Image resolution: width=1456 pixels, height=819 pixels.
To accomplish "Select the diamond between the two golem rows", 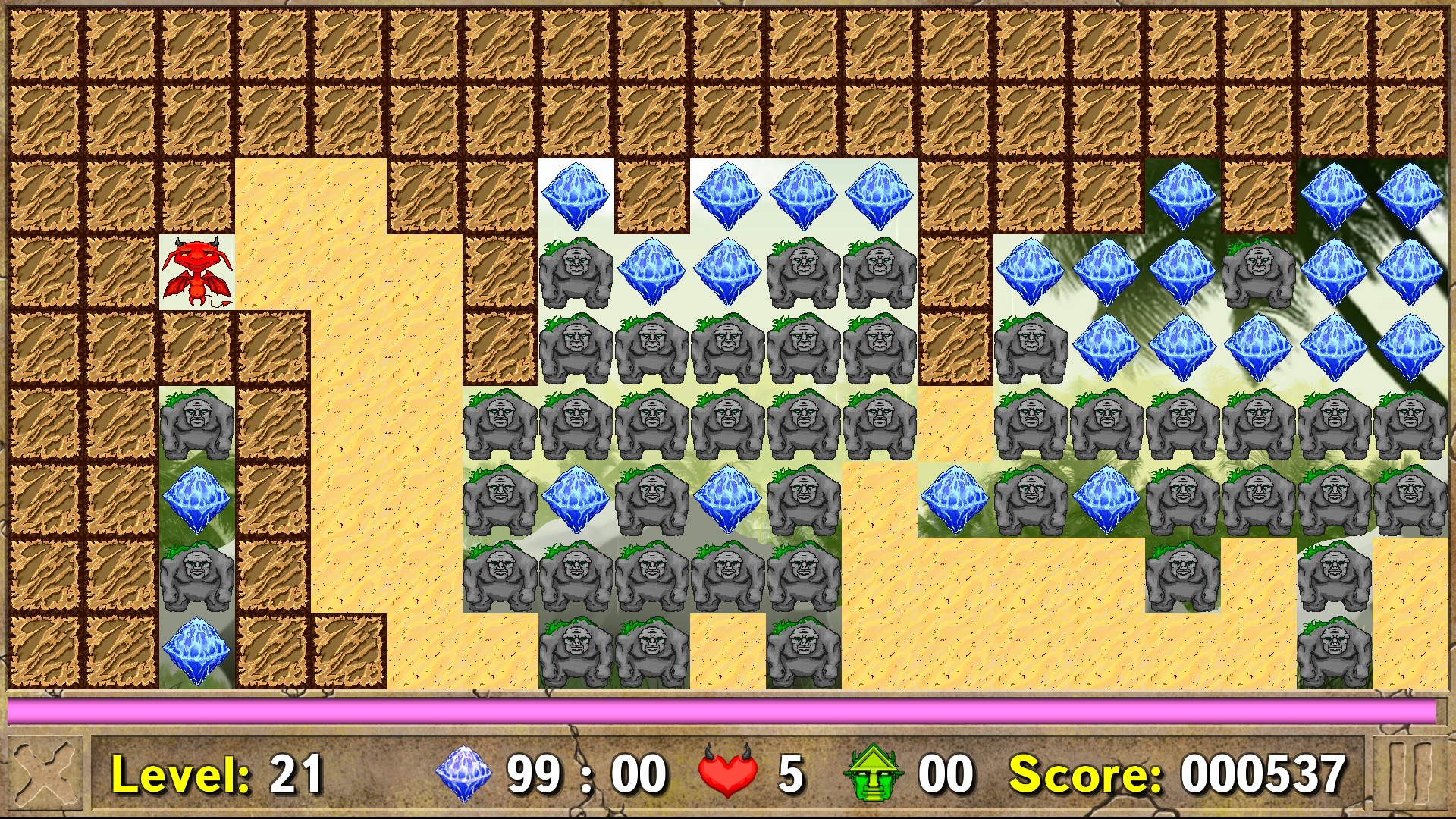I will click(578, 498).
